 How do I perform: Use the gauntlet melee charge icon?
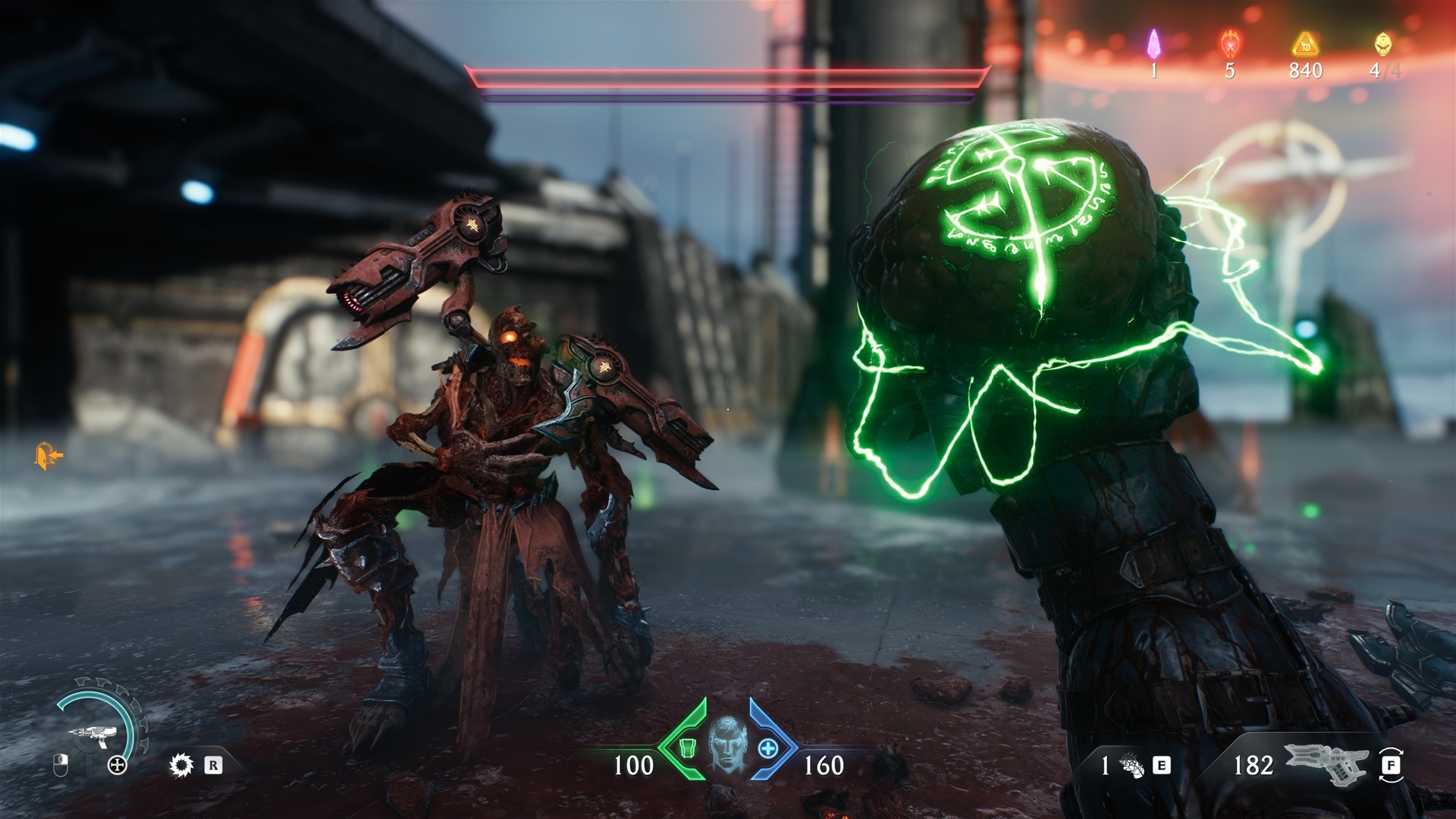tap(1131, 766)
